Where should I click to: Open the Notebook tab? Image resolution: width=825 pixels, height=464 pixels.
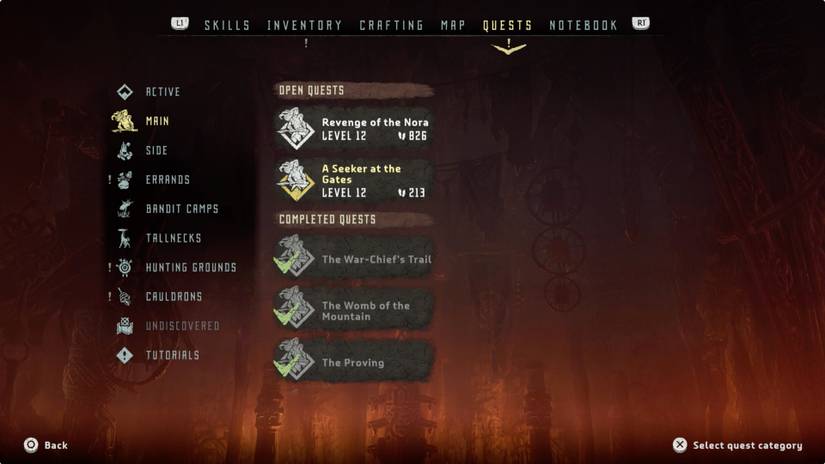583,25
